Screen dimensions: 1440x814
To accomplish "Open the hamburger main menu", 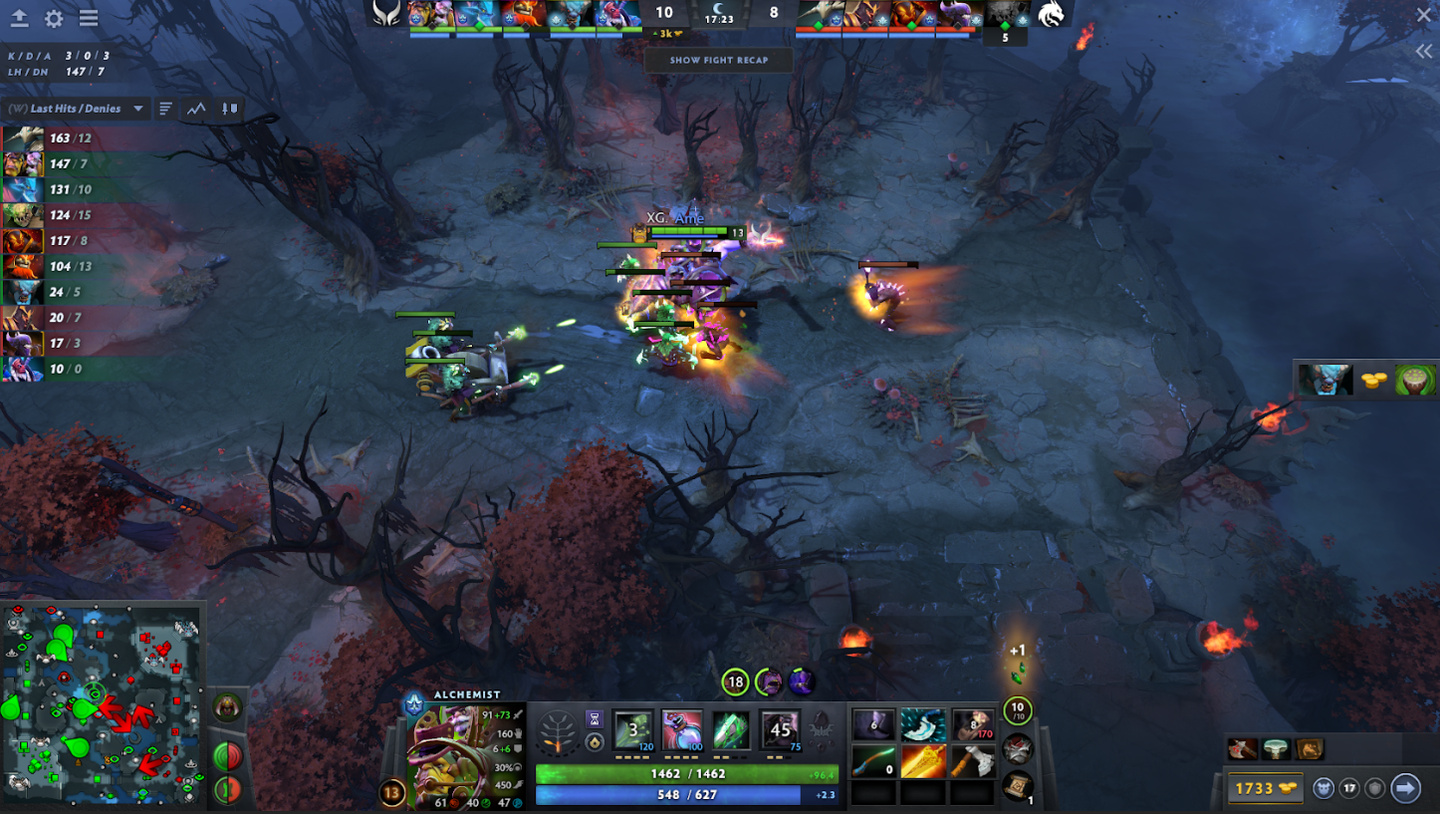I will point(88,19).
